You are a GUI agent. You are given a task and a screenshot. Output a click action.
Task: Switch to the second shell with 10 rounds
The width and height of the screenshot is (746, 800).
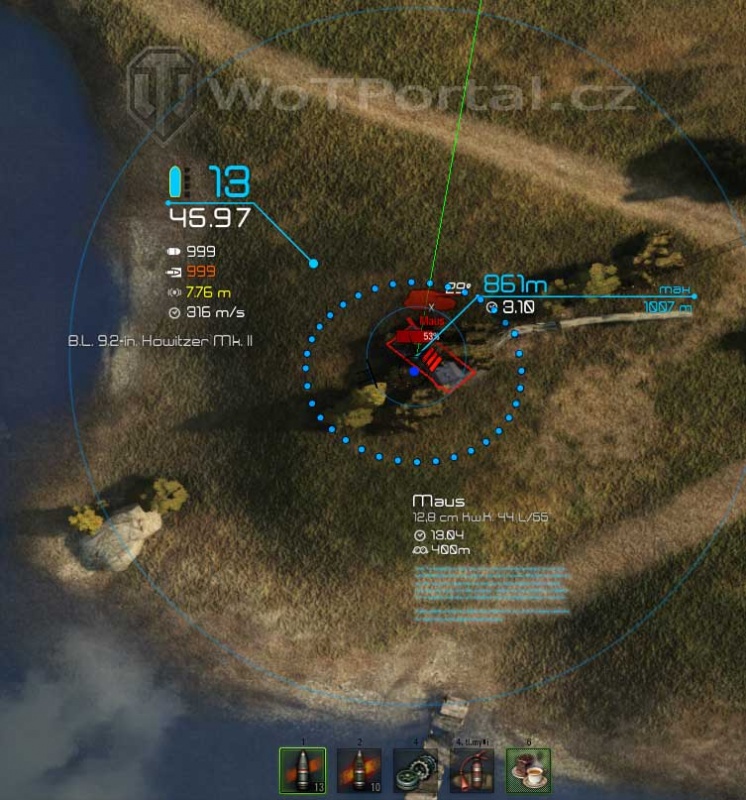(x=359, y=772)
